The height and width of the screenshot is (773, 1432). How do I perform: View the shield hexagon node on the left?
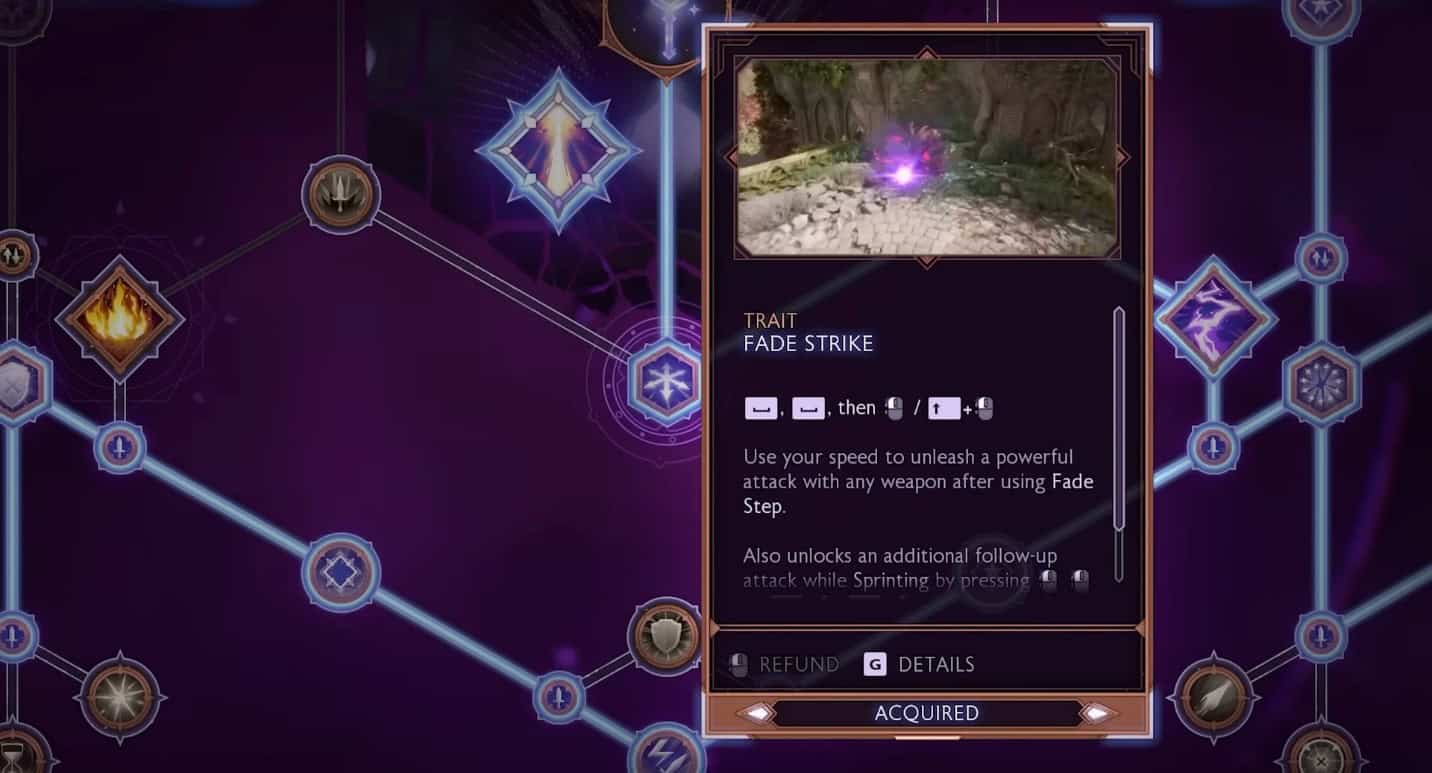click(x=10, y=385)
